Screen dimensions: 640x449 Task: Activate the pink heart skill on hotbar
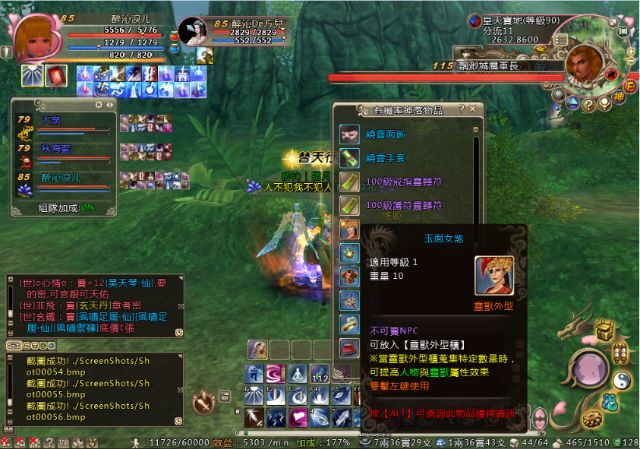(x=298, y=416)
